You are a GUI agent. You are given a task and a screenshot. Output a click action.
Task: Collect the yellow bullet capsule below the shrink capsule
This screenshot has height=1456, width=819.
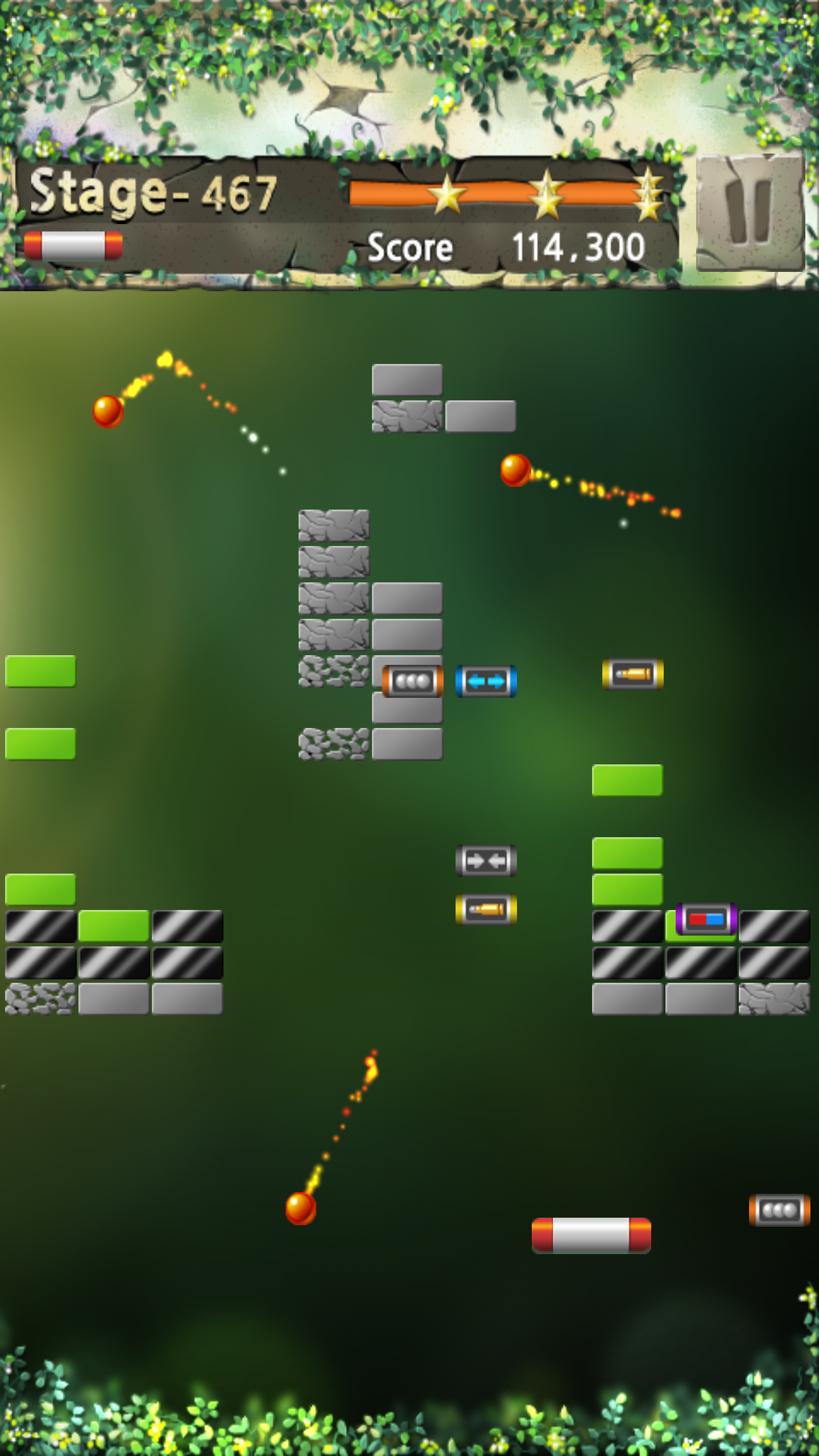point(486,910)
